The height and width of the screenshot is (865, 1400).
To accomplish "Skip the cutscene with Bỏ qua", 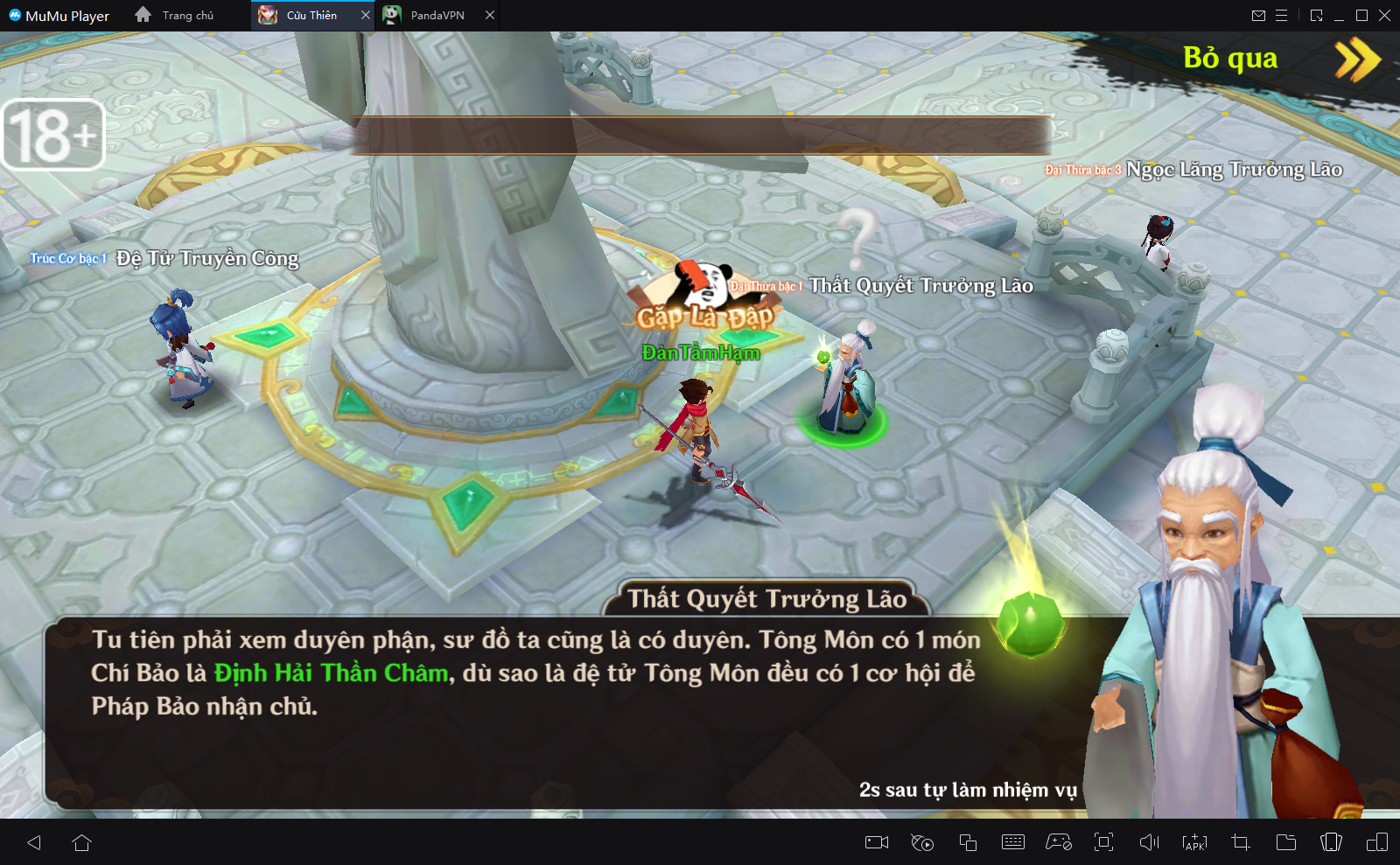I will click(x=1279, y=59).
